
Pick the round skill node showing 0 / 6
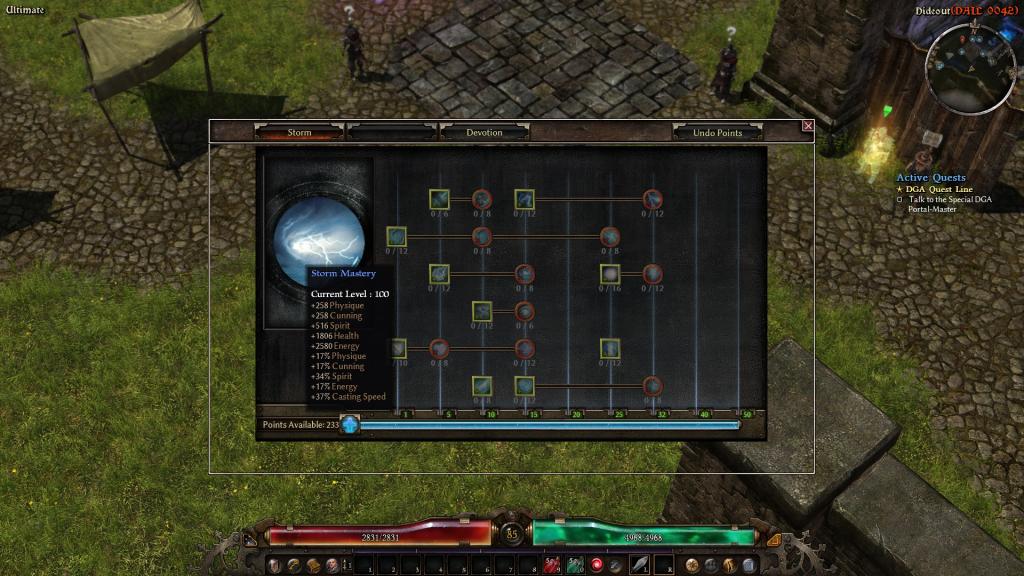[x=524, y=311]
